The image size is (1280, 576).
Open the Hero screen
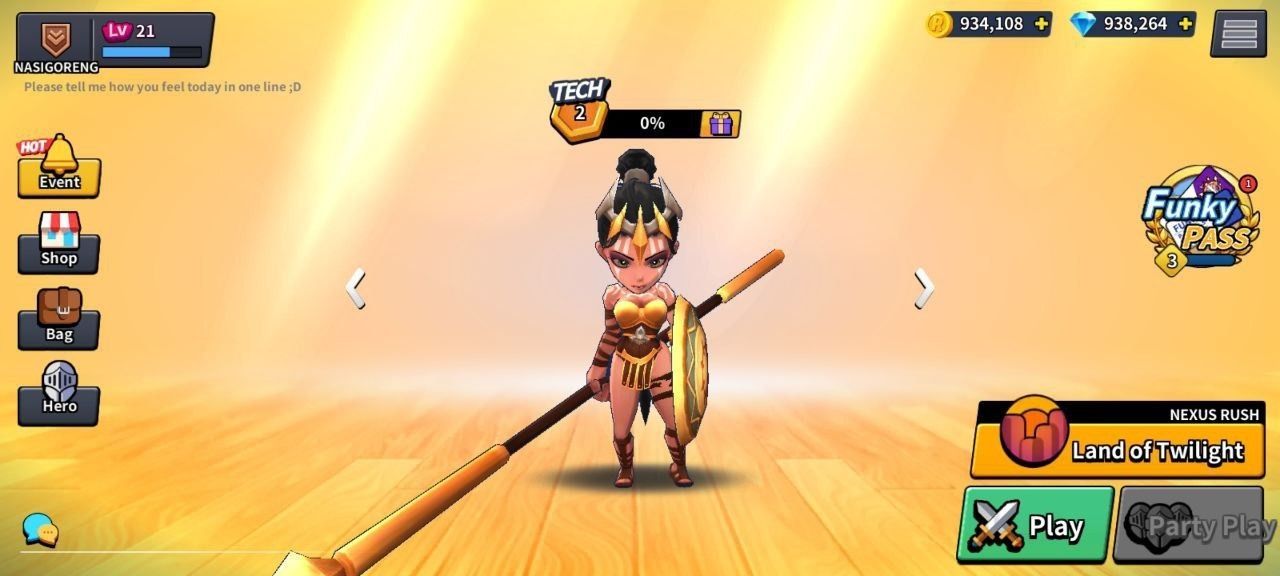59,393
